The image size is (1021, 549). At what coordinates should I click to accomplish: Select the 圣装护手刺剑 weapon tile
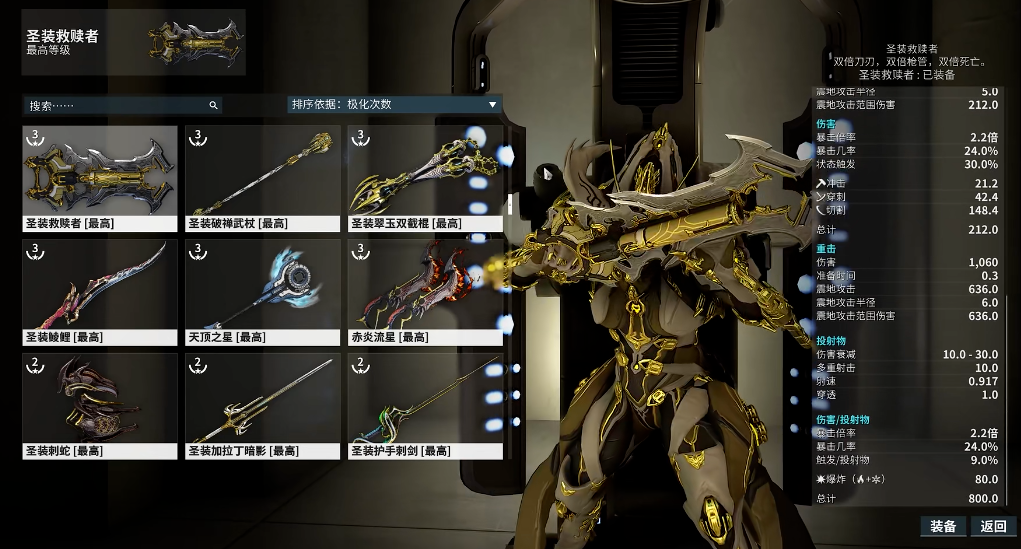(425, 406)
